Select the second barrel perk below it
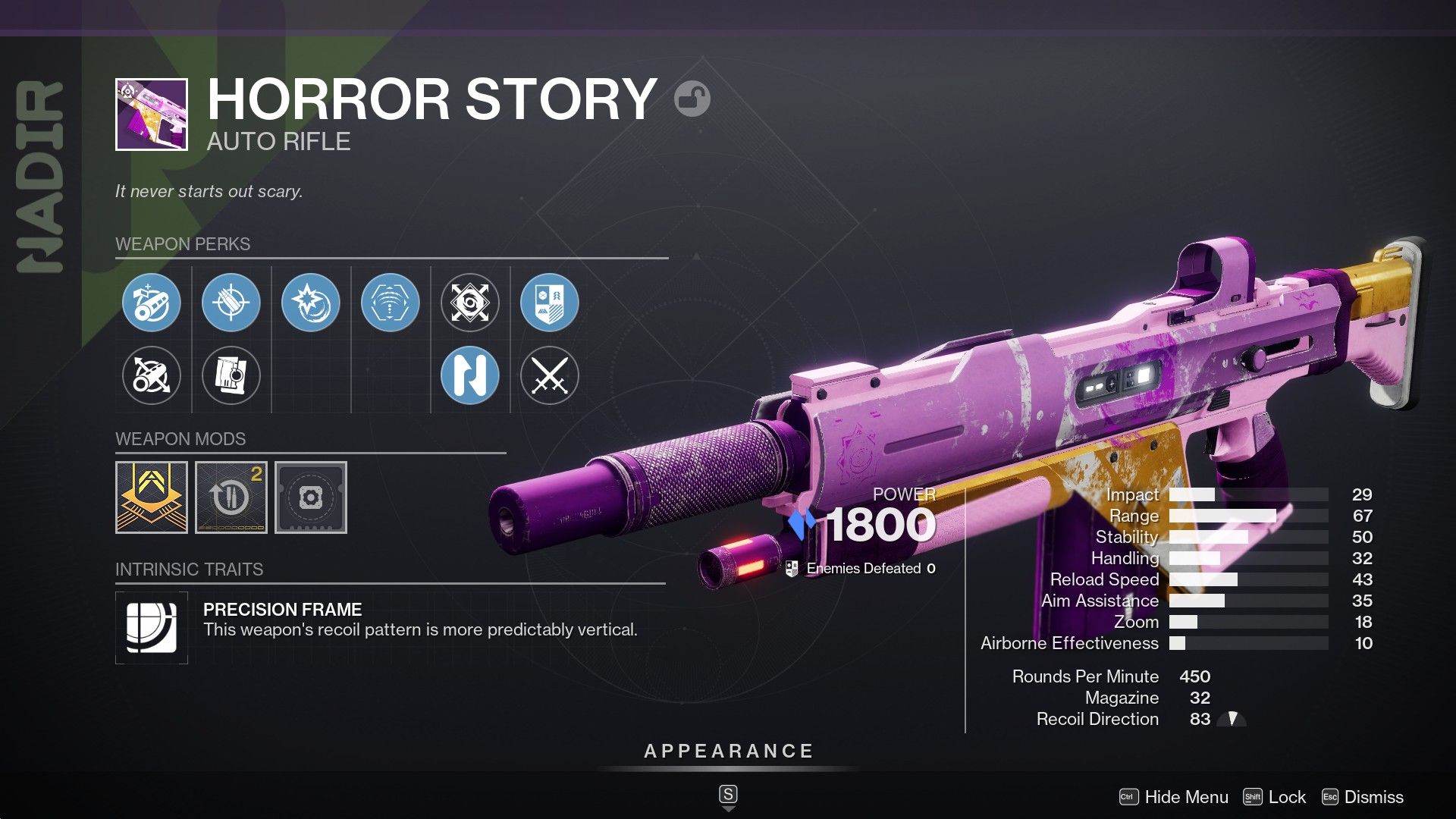Image resolution: width=1456 pixels, height=819 pixels. click(x=152, y=375)
